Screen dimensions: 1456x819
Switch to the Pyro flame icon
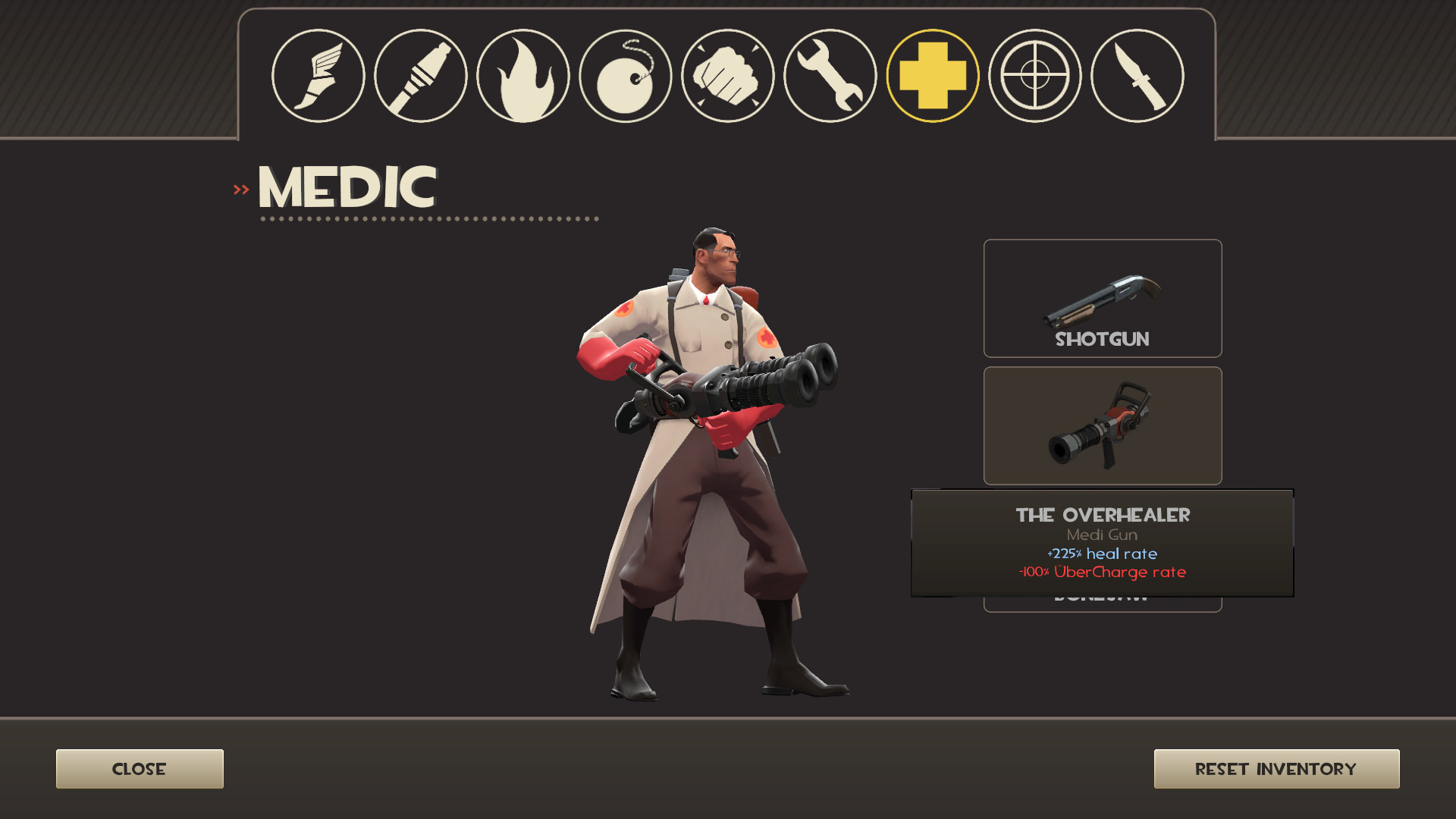click(x=523, y=75)
